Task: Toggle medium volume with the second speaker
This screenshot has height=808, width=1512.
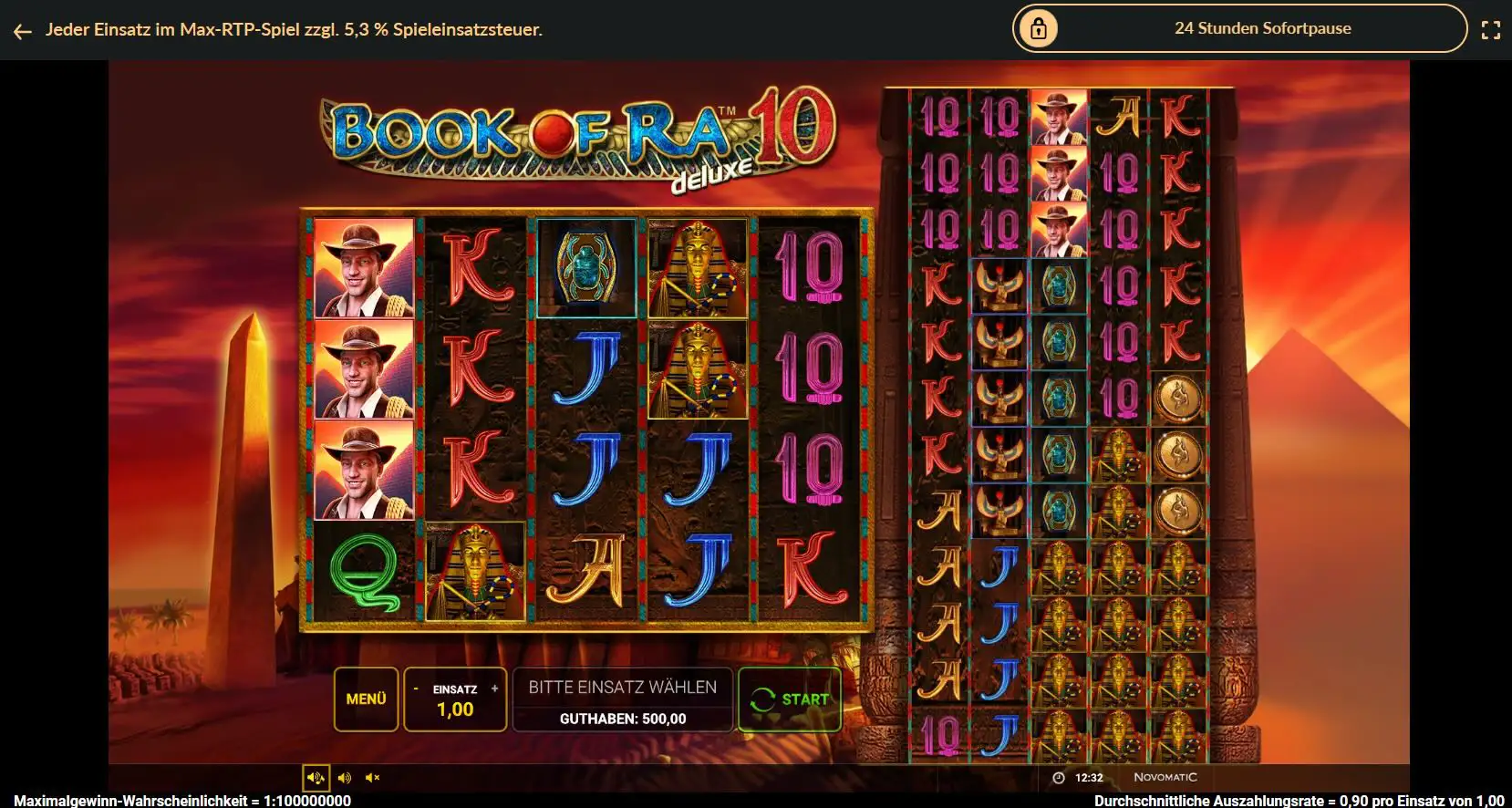Action: pyautogui.click(x=343, y=777)
